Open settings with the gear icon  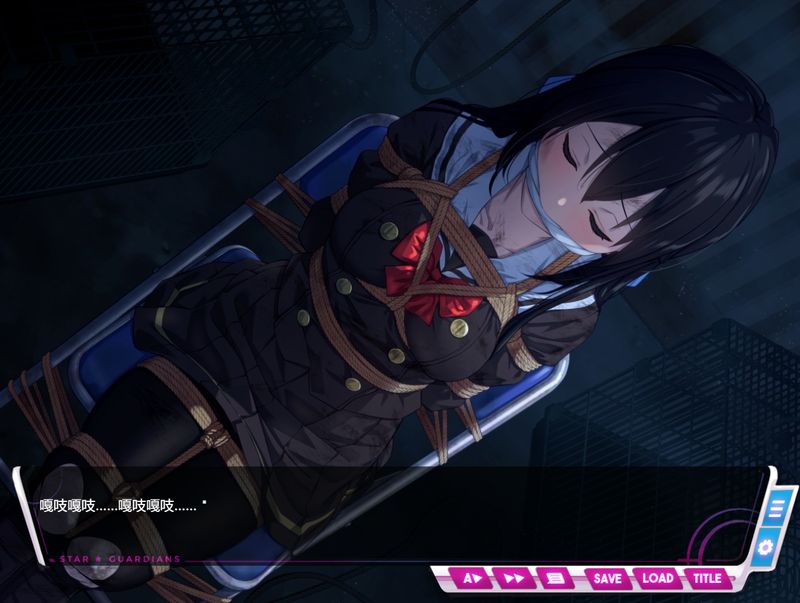pos(766,546)
